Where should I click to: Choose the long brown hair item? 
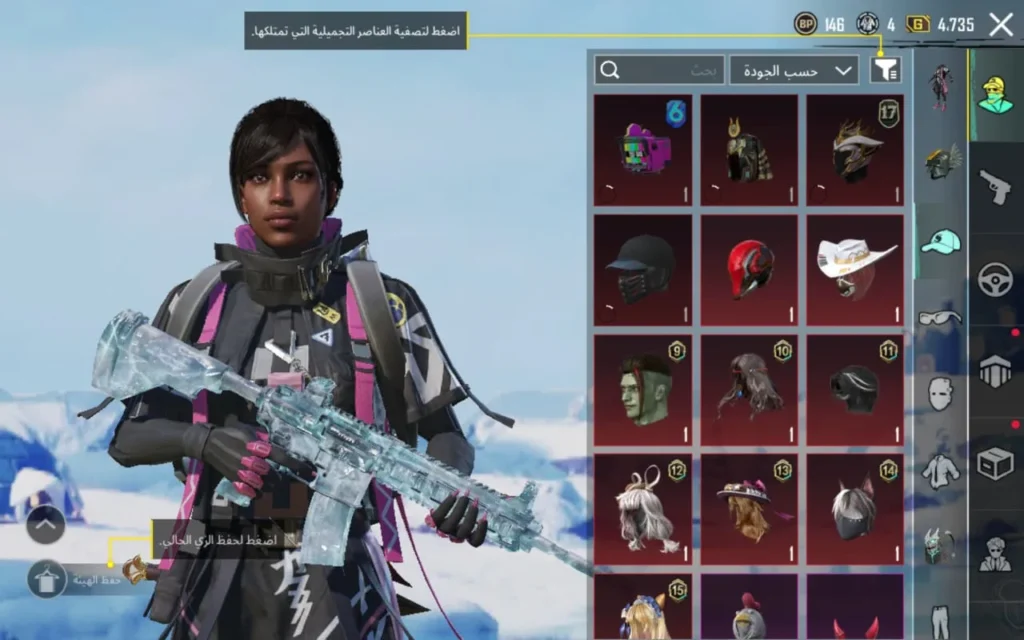(748, 390)
